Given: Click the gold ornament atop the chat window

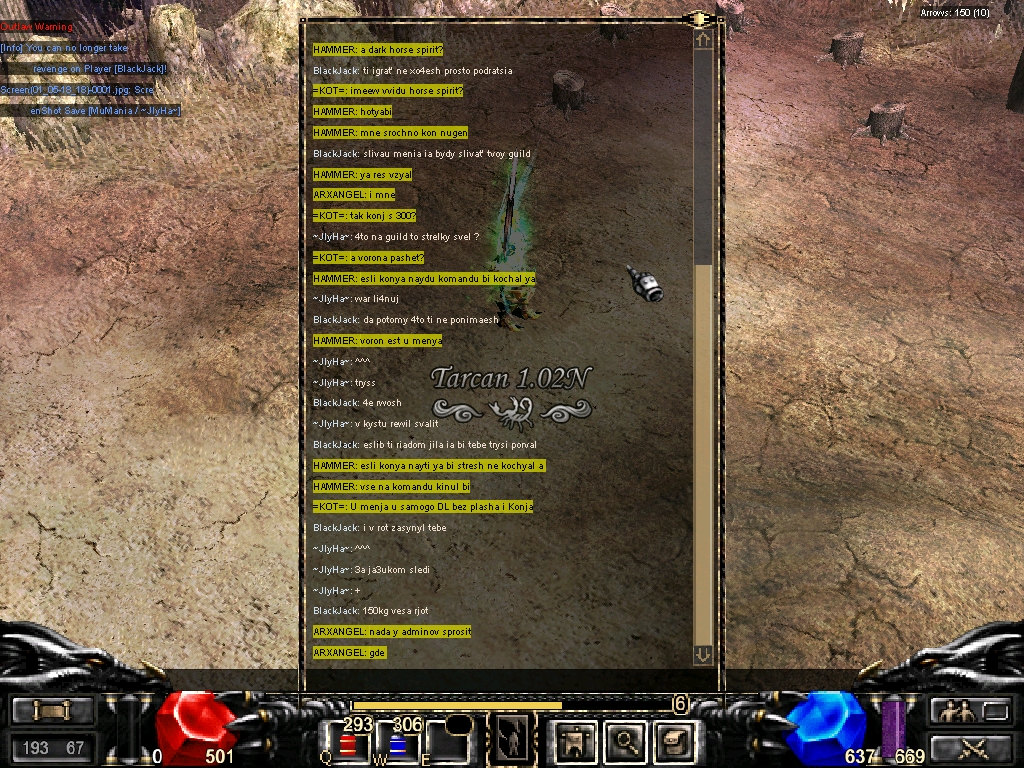Looking at the screenshot, I should tap(699, 18).
